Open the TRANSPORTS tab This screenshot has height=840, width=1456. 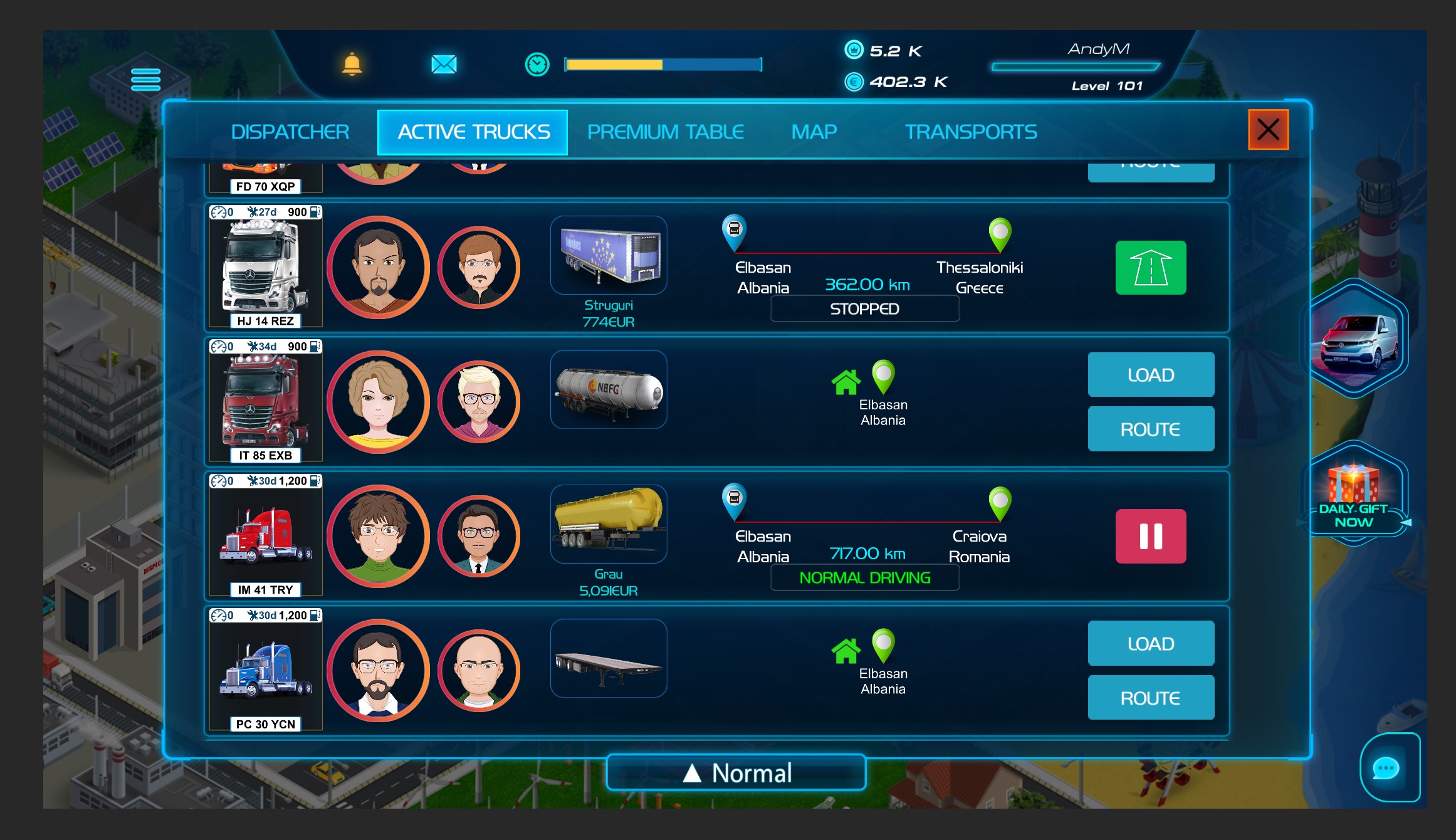point(971,132)
